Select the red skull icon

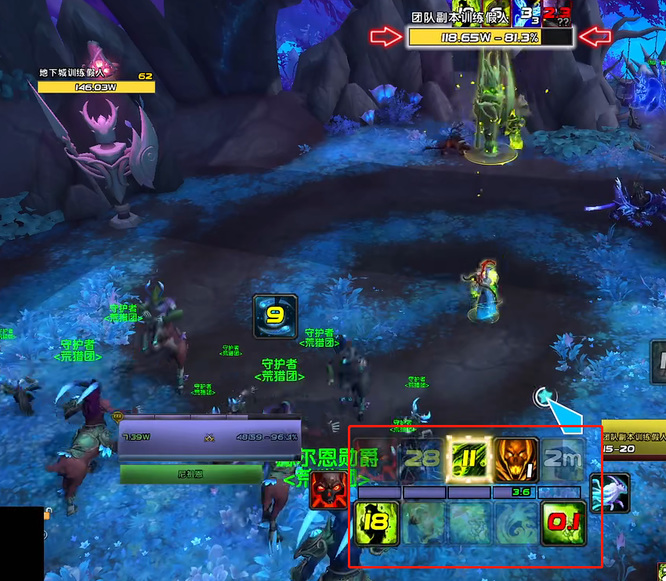point(330,491)
